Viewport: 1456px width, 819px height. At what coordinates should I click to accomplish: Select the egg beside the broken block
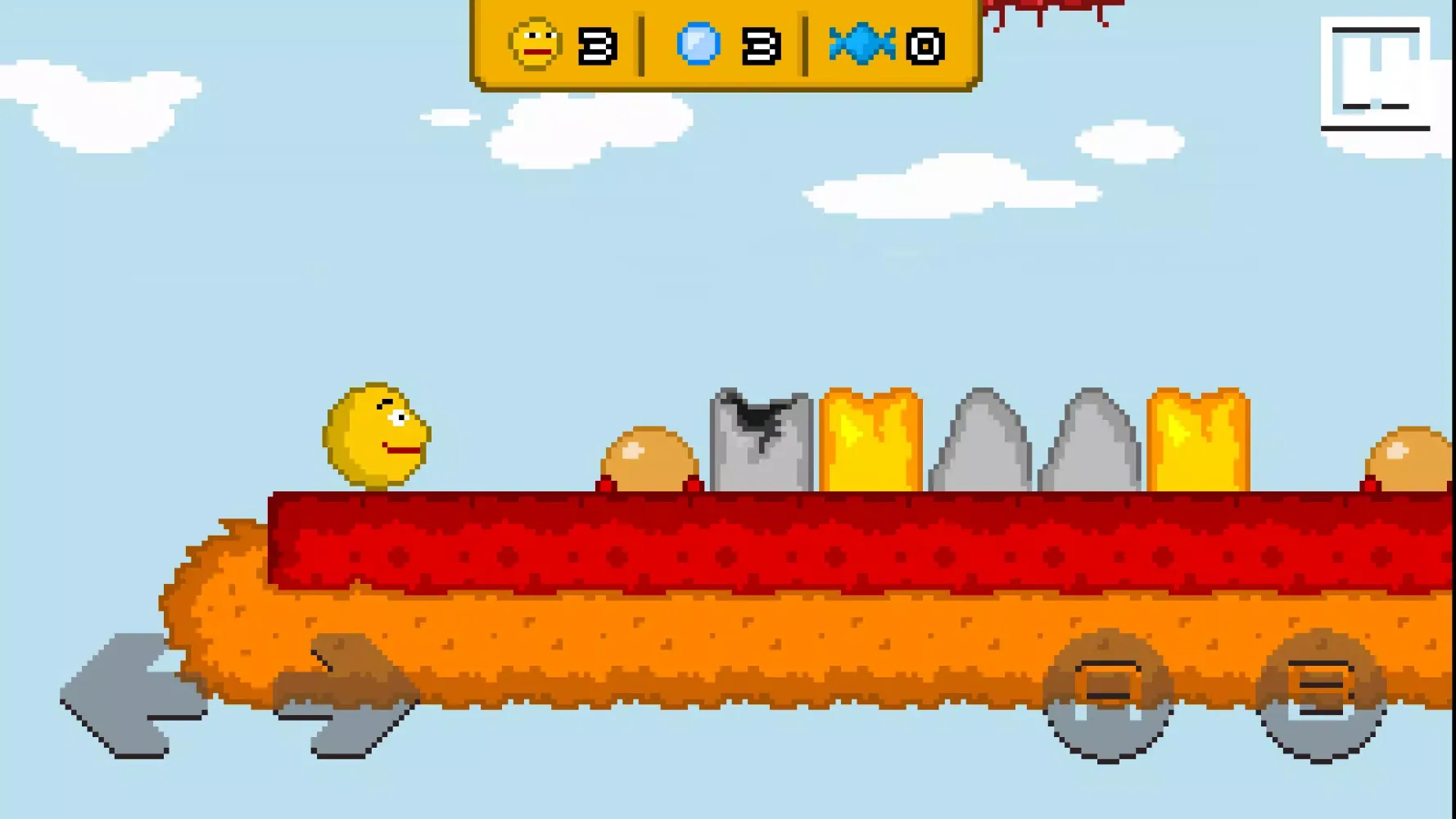click(647, 459)
